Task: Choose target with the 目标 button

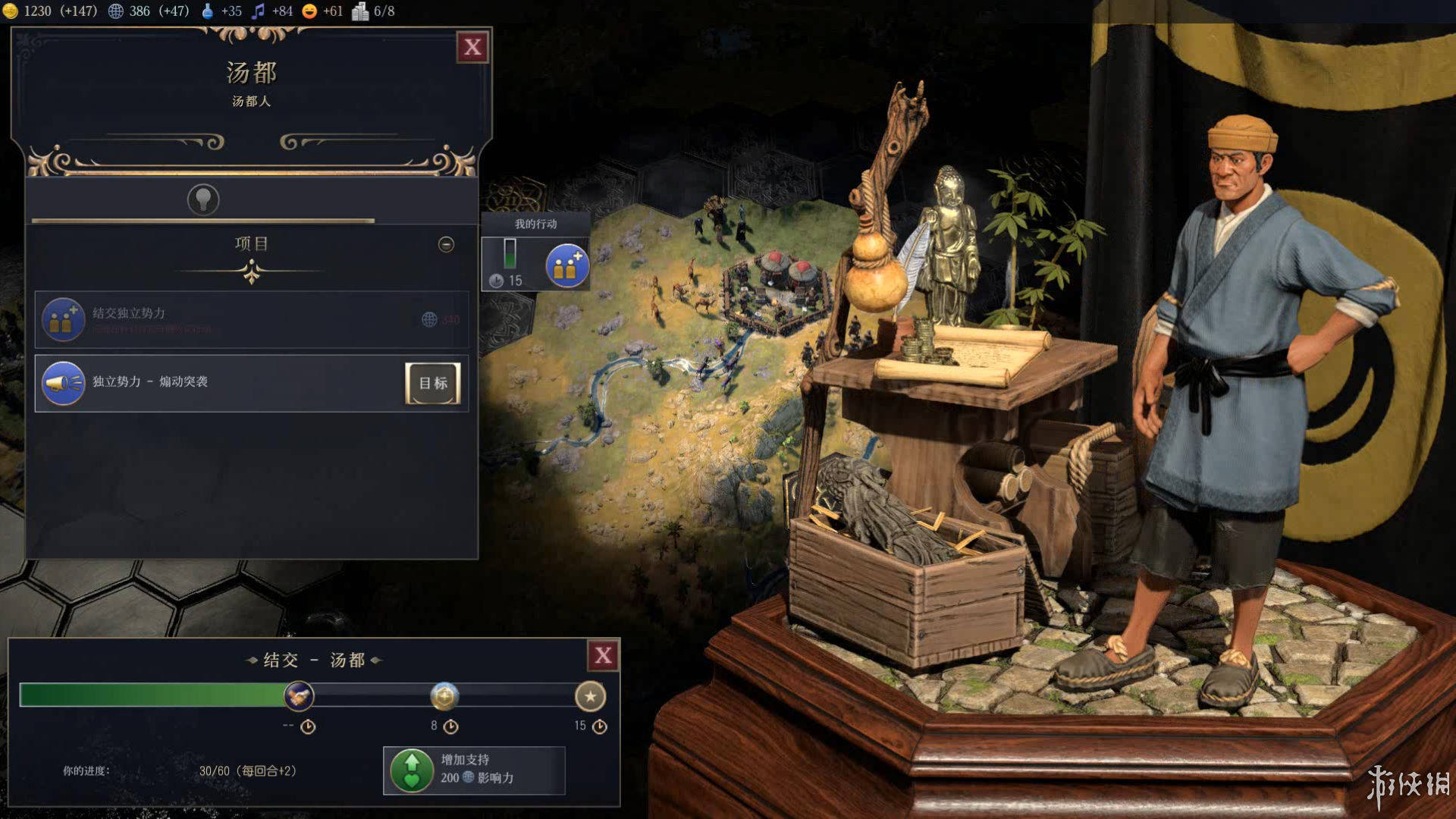Action: tap(433, 383)
